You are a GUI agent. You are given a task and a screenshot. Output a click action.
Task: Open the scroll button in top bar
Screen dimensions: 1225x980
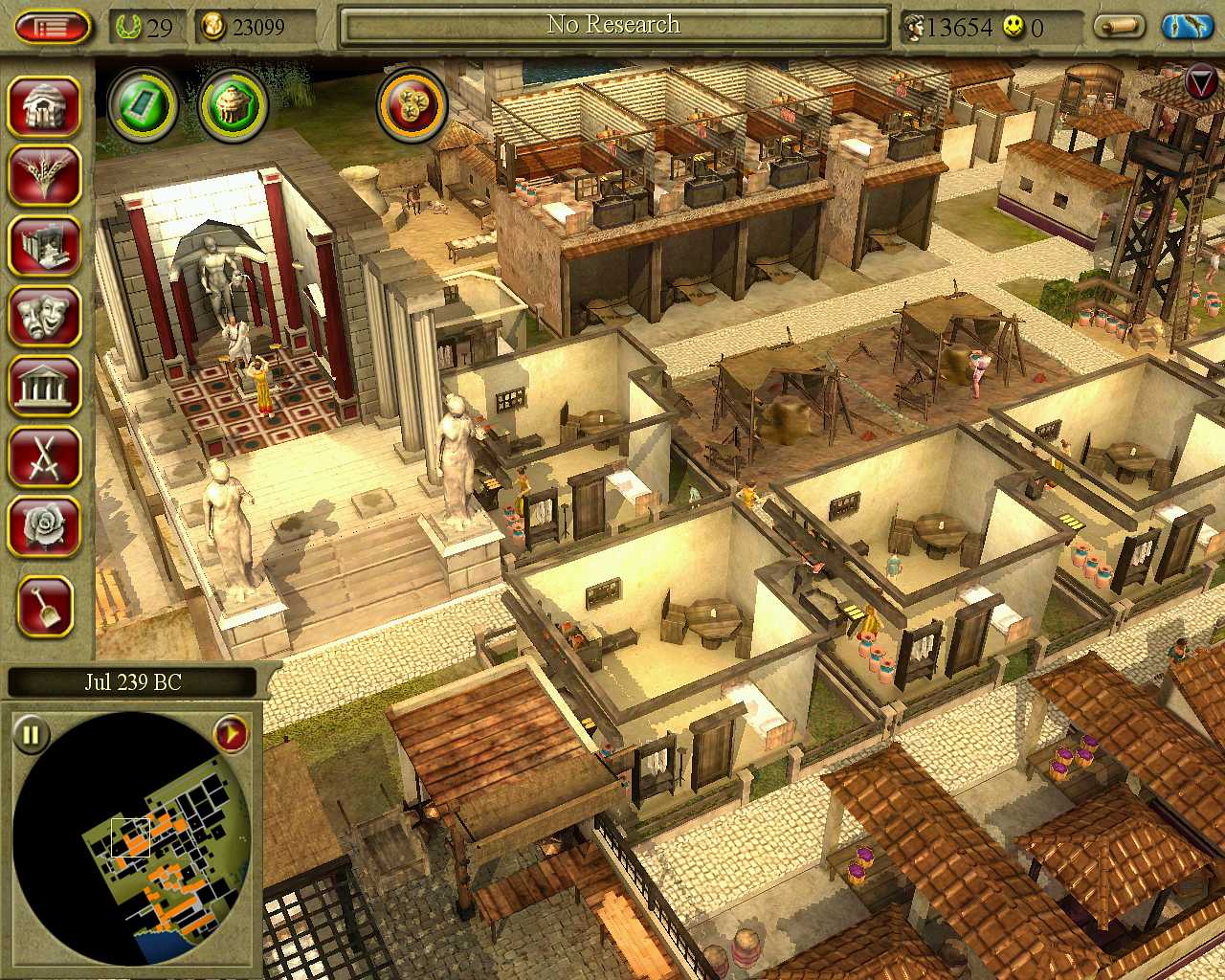click(x=1120, y=27)
